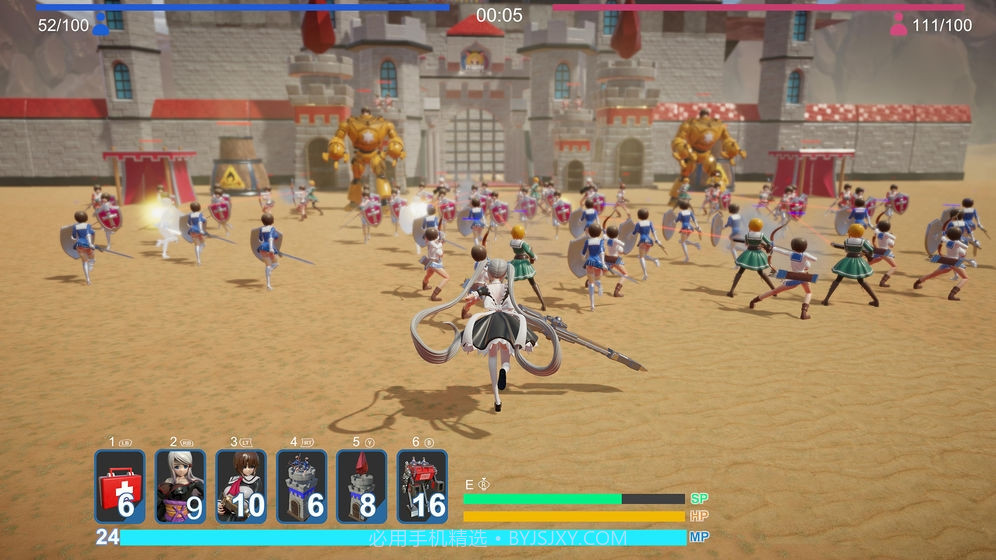Select the brown-haired girl unit card

[x=241, y=487]
